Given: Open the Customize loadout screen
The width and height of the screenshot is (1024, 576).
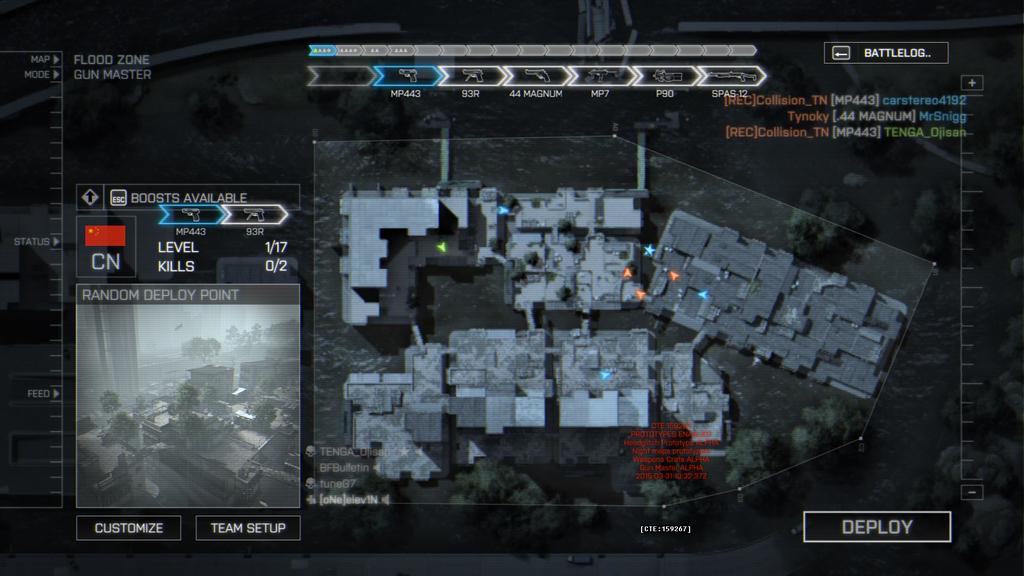Looking at the screenshot, I should click(129, 528).
